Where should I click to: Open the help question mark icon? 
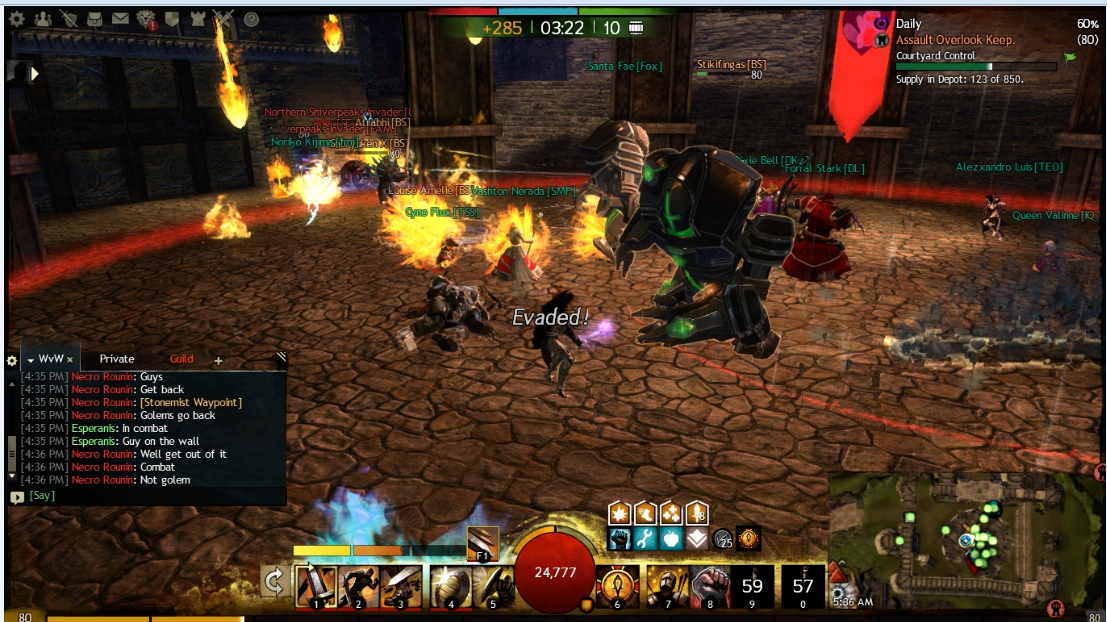(x=251, y=18)
